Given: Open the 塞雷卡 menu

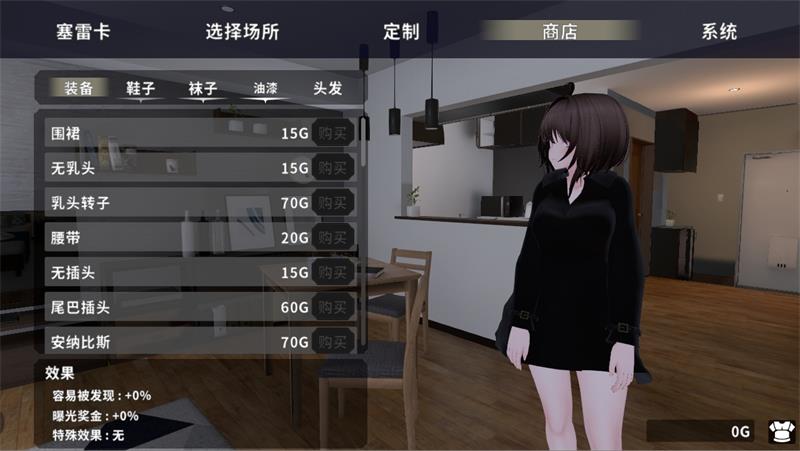Looking at the screenshot, I should (83, 31).
